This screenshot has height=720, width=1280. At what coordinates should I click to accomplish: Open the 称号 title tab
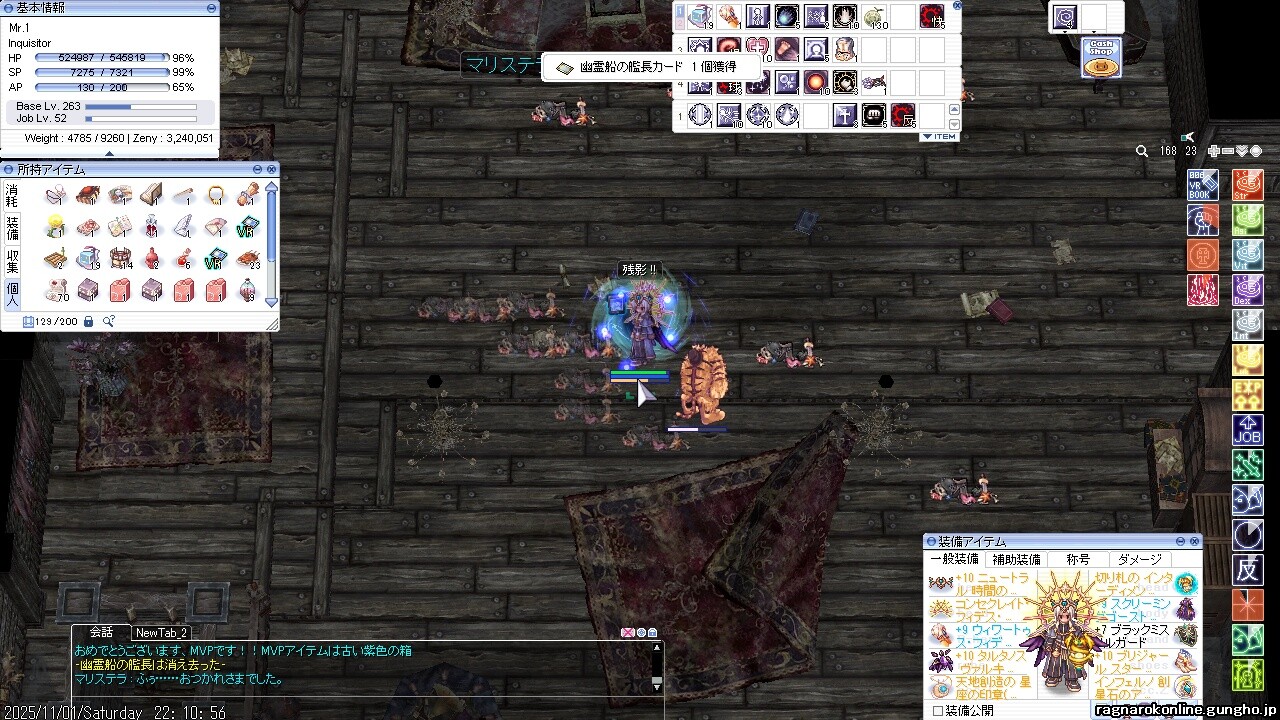[1078, 560]
